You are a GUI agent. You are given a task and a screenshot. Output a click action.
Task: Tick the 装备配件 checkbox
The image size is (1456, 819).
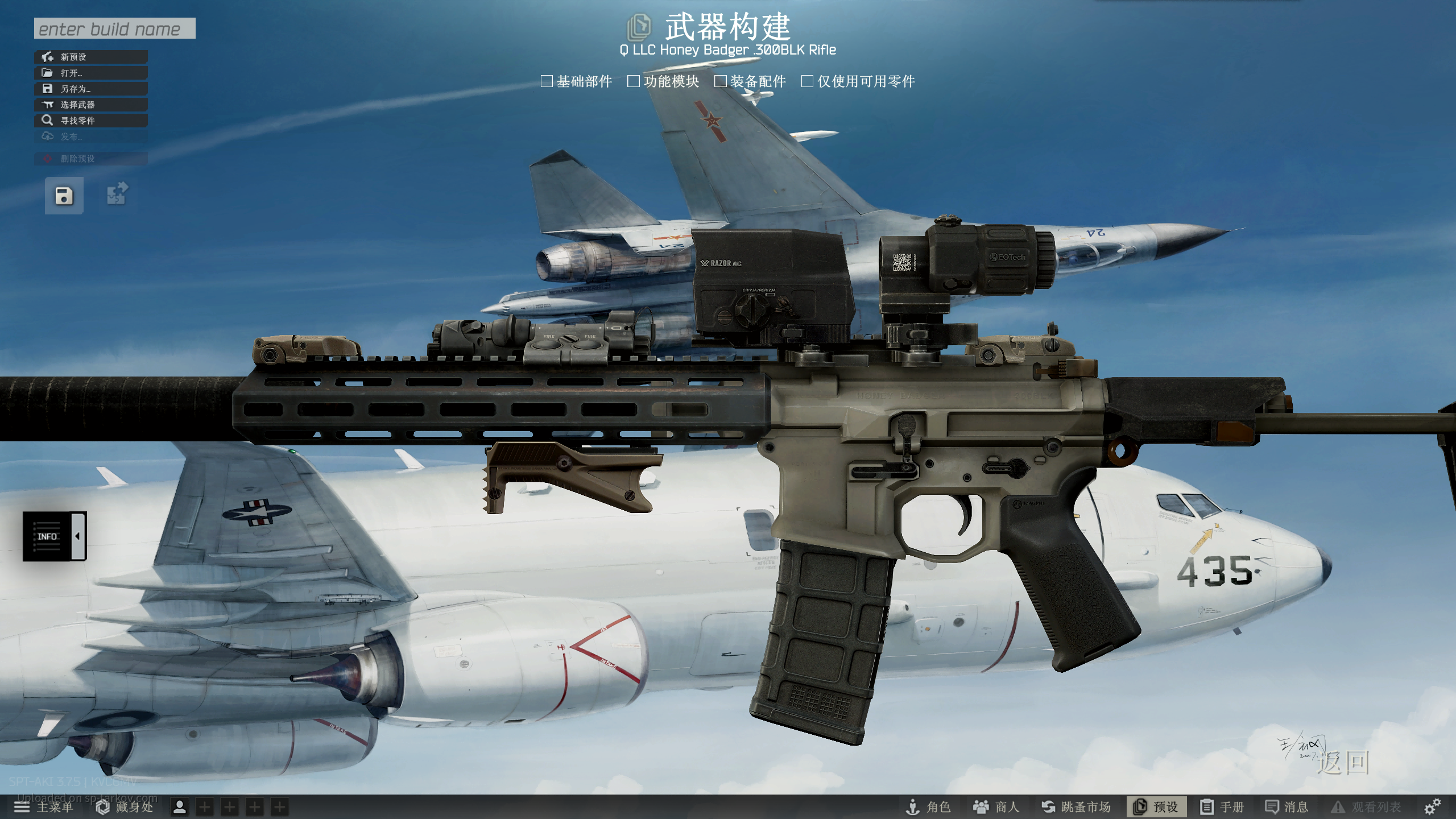721,81
